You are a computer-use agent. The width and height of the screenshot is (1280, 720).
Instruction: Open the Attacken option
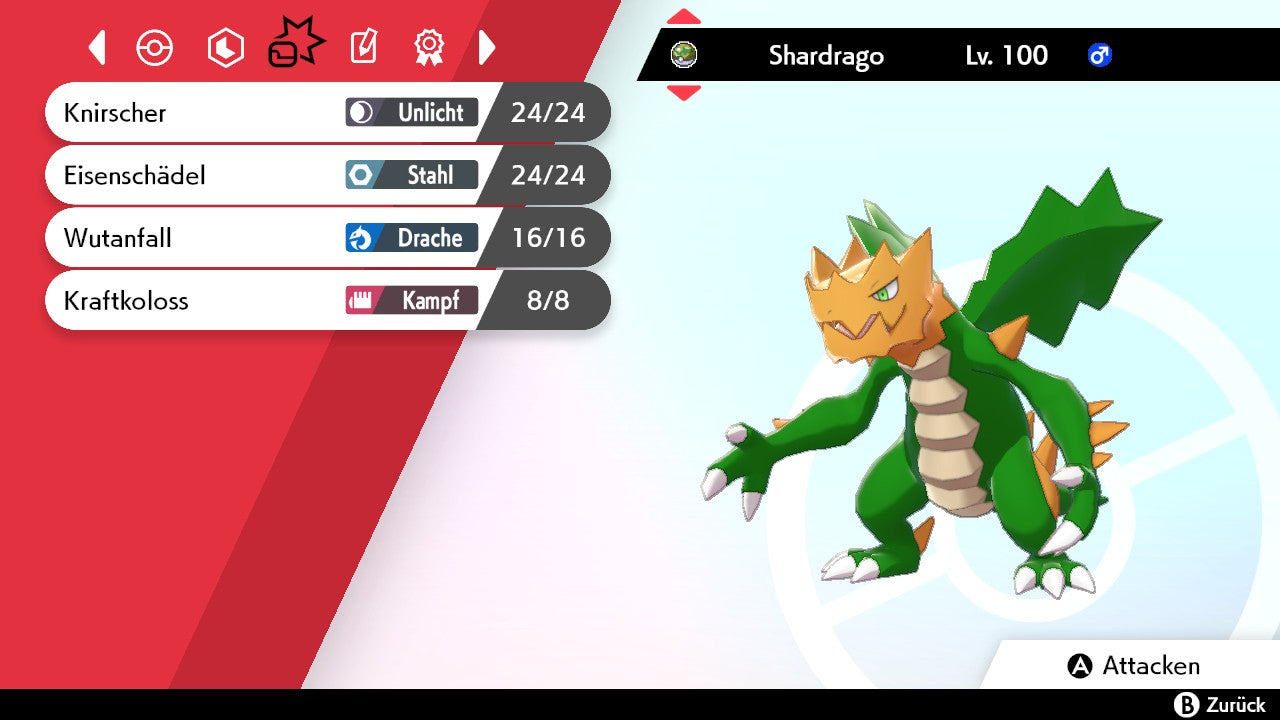point(1134,666)
